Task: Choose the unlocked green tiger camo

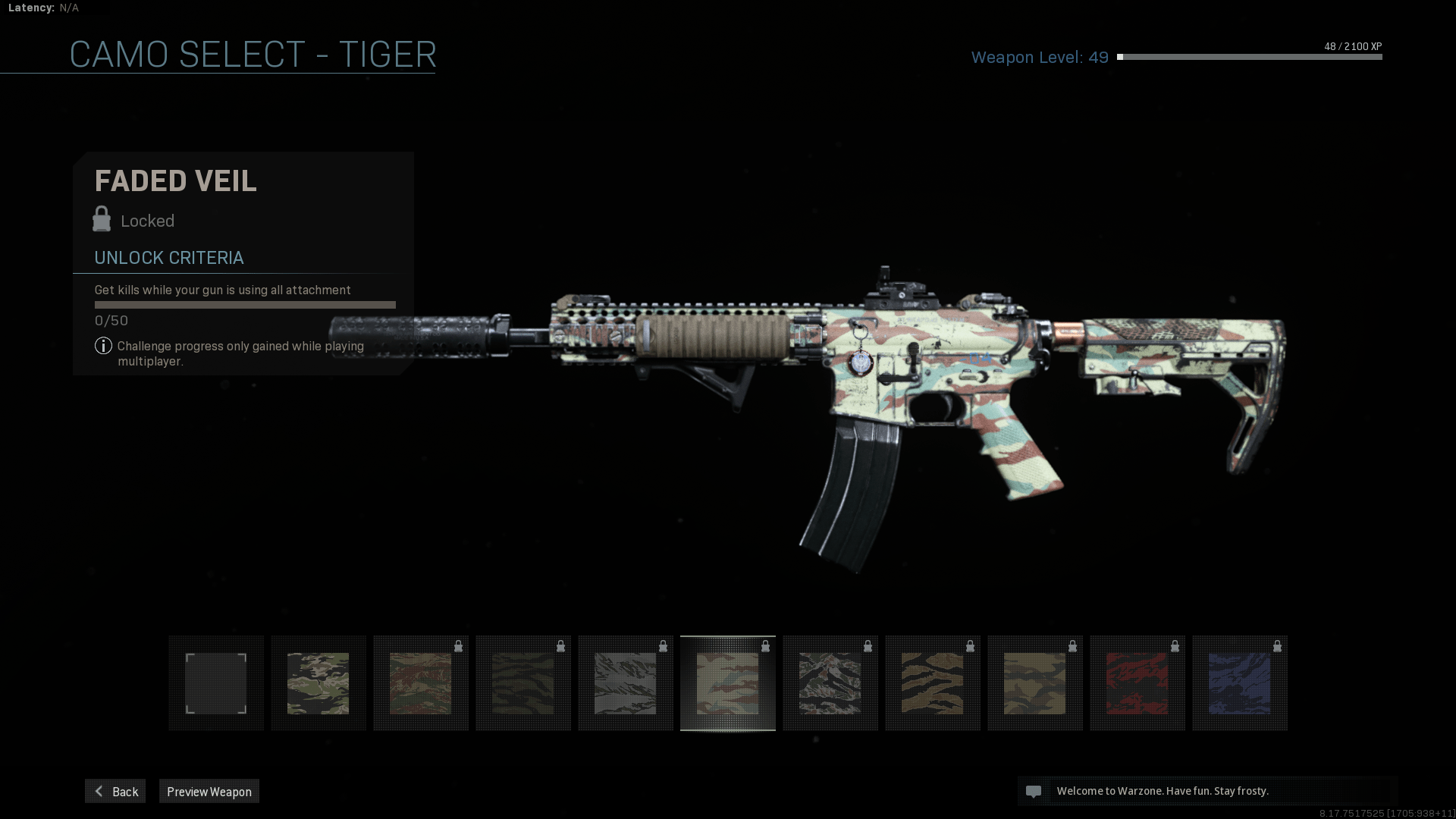Action: [x=318, y=683]
